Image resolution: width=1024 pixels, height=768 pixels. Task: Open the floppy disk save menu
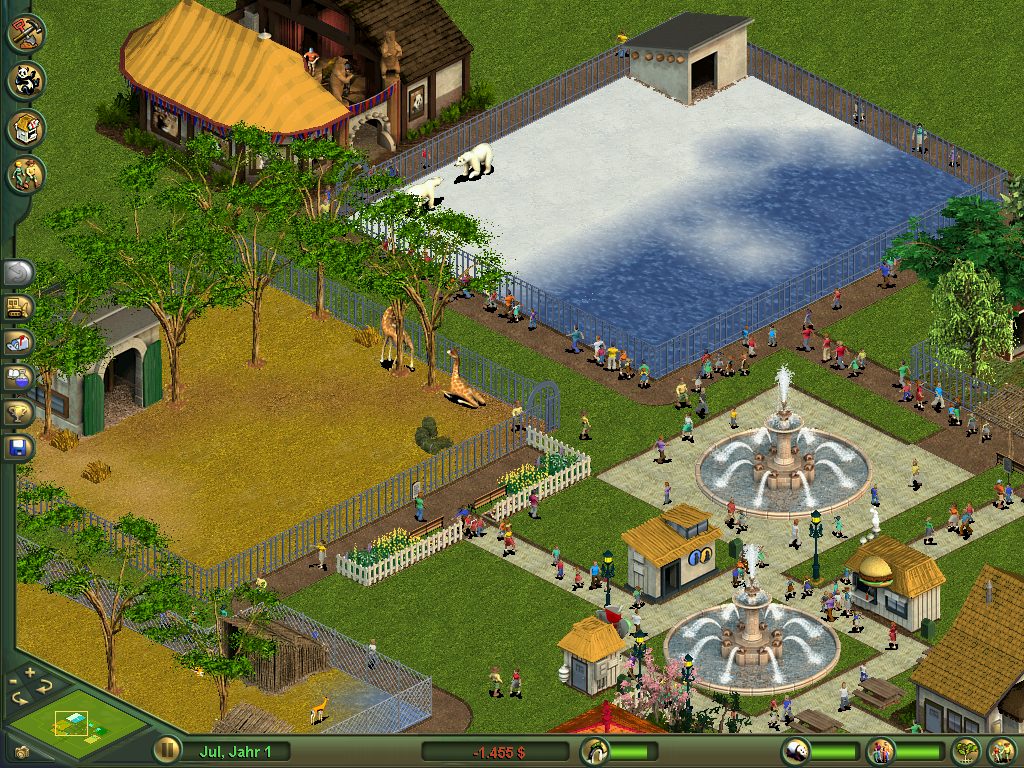19,447
